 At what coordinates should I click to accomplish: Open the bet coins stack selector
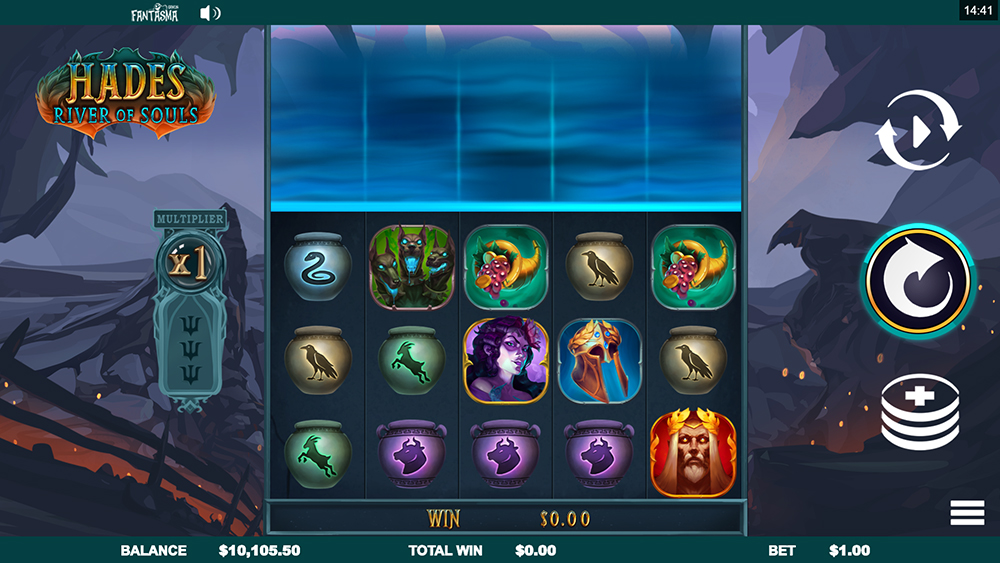pos(919,410)
